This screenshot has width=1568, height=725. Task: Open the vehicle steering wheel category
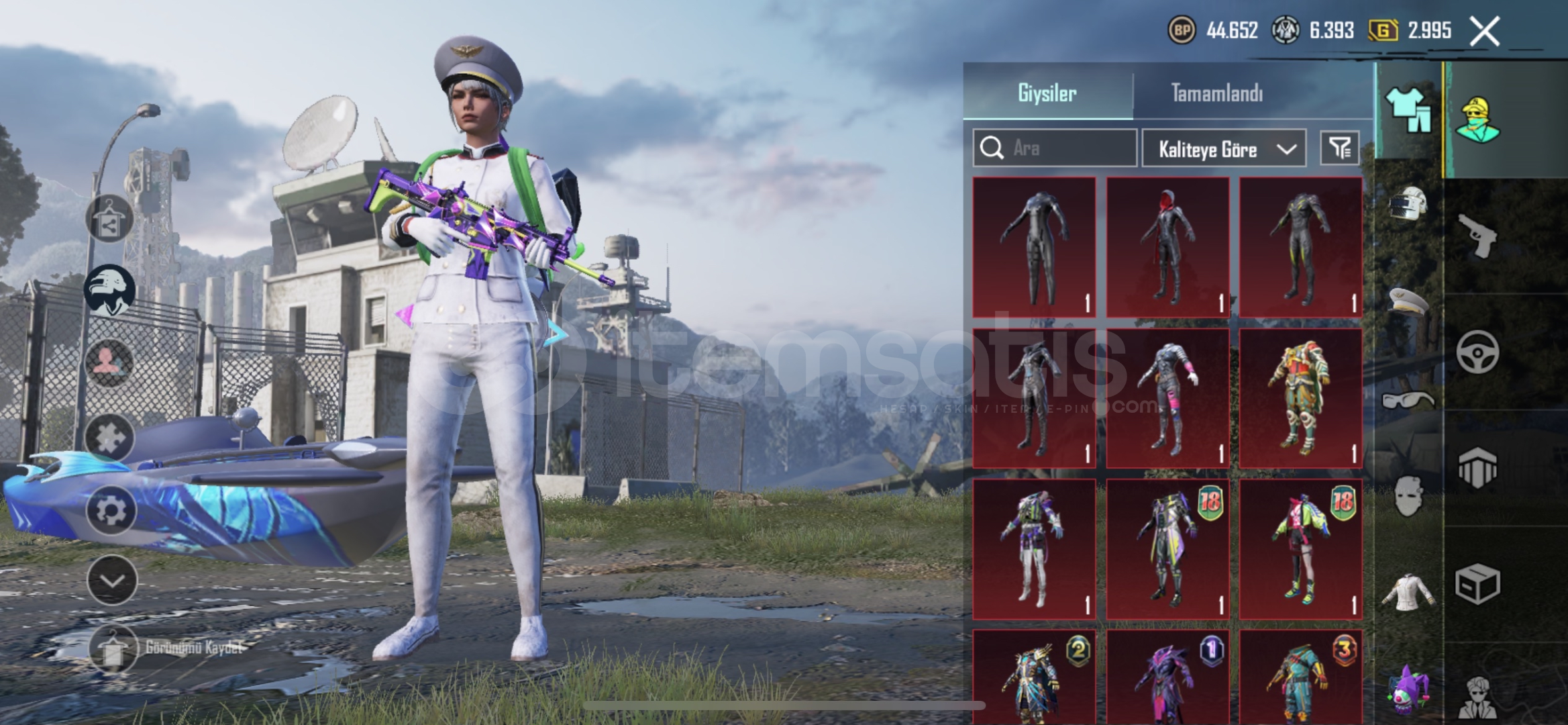(x=1477, y=352)
